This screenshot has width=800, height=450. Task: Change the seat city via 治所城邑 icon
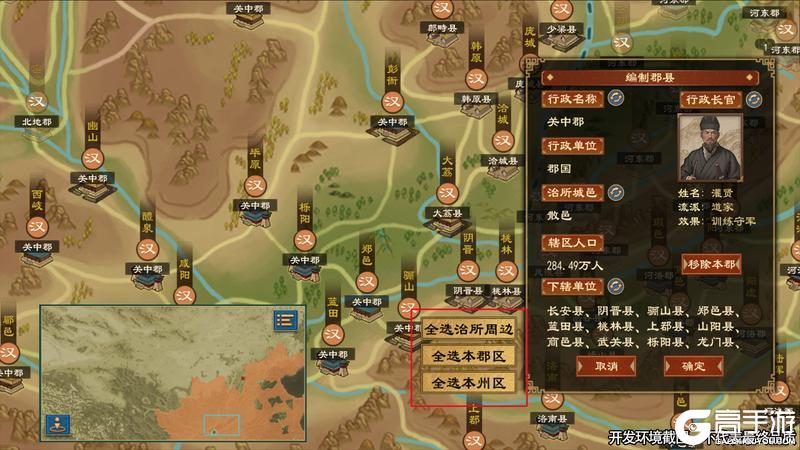tap(616, 192)
